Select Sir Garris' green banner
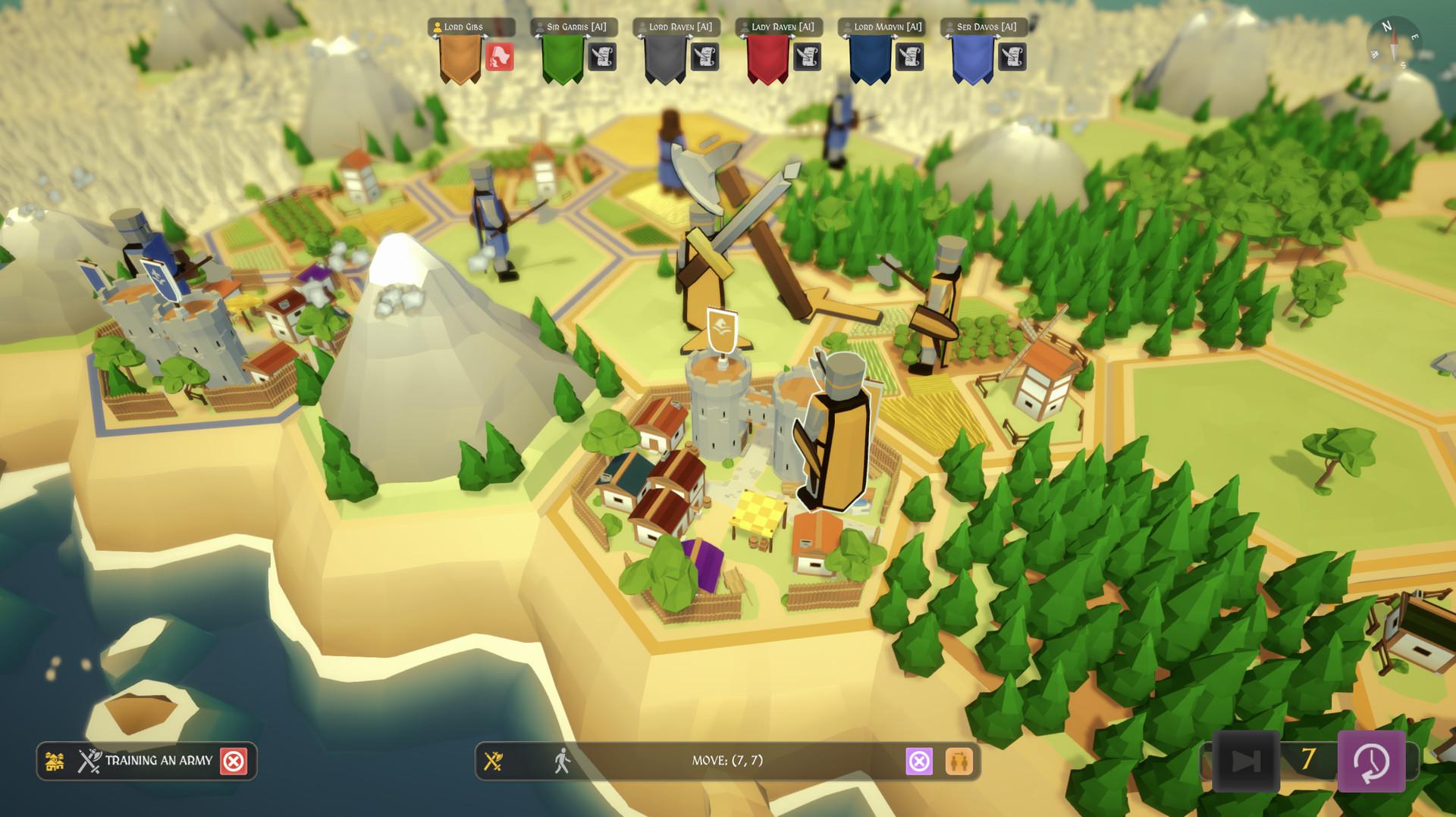 [562, 58]
